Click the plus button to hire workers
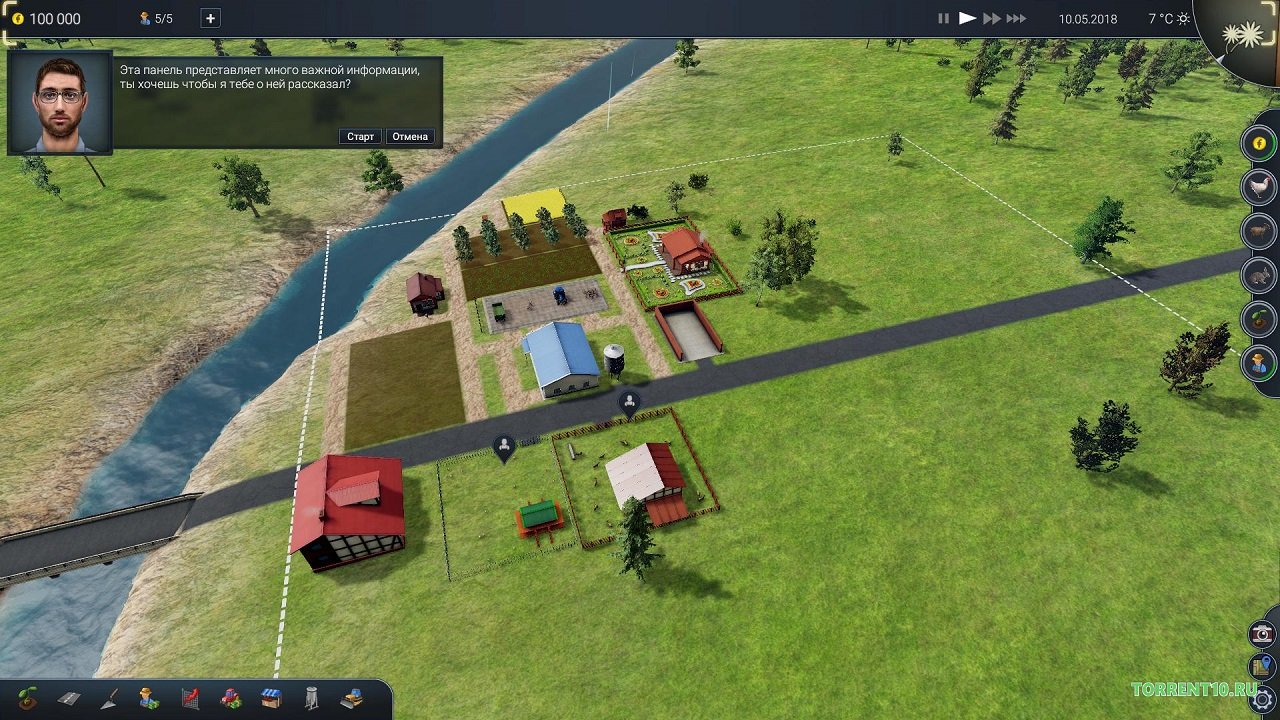 coord(210,18)
